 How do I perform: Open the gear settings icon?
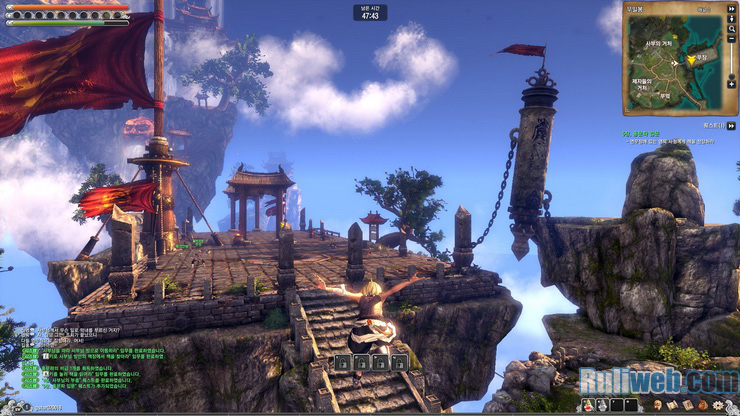click(718, 405)
